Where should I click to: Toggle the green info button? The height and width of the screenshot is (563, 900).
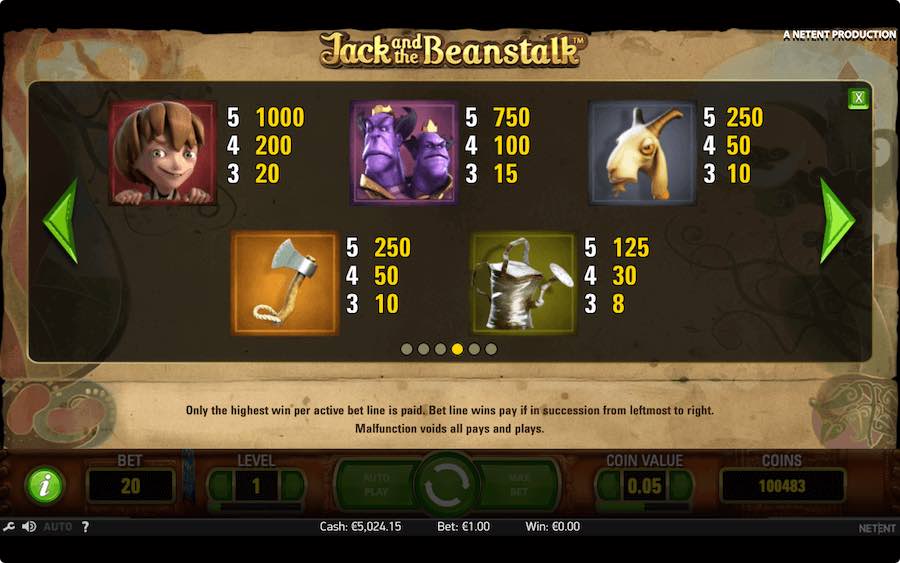(x=44, y=486)
